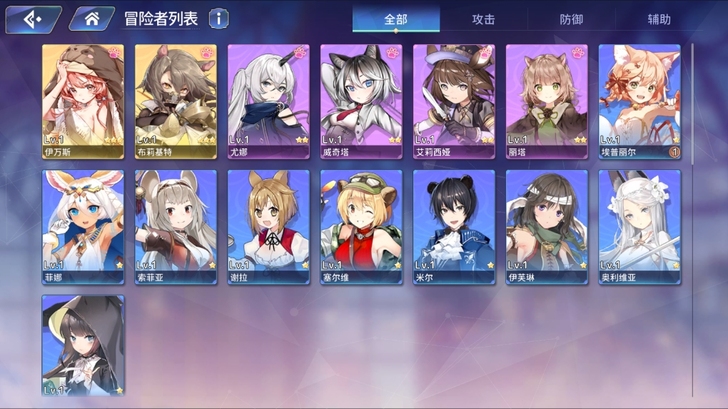Viewport: 728px width, 409px height.
Task: Choose the 布莉基特 character card
Action: click(x=176, y=100)
